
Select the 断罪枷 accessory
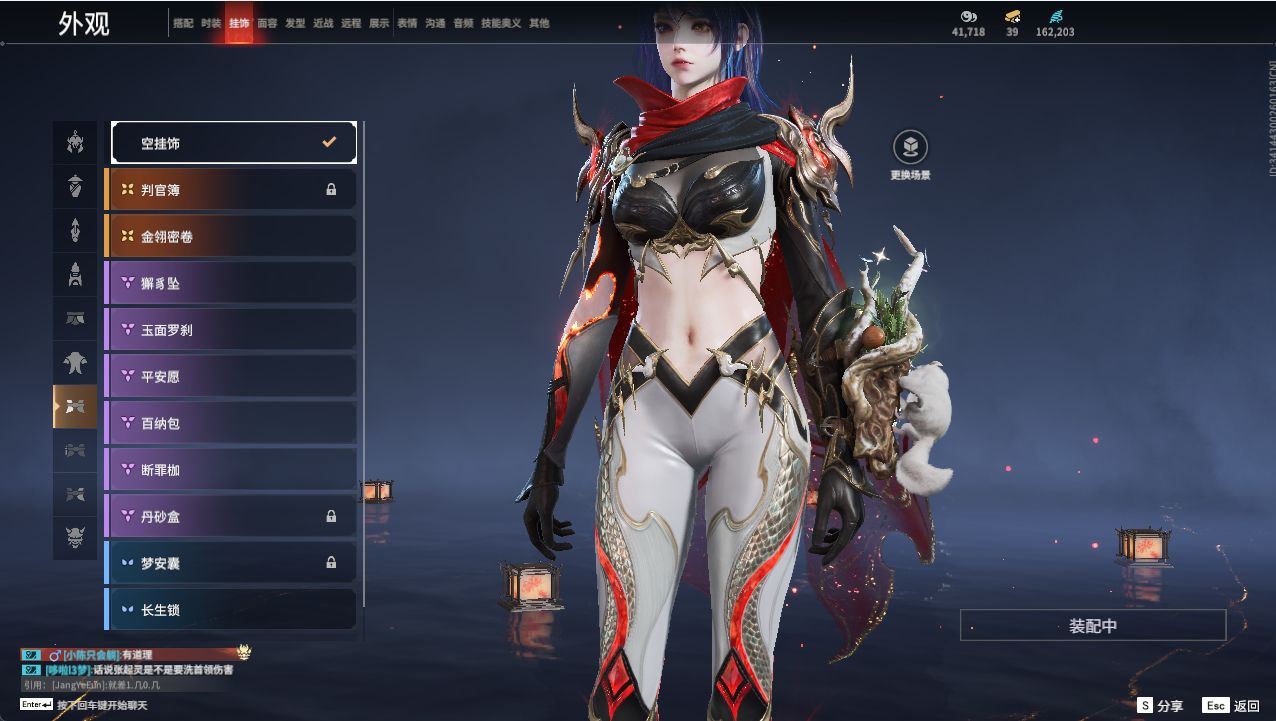click(x=231, y=469)
